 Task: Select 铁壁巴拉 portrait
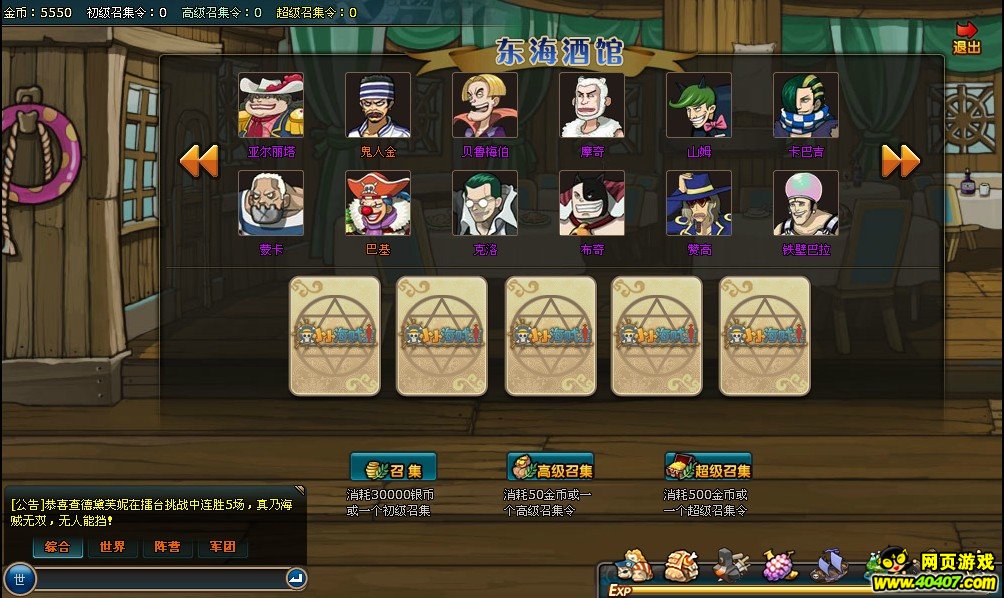pos(806,203)
